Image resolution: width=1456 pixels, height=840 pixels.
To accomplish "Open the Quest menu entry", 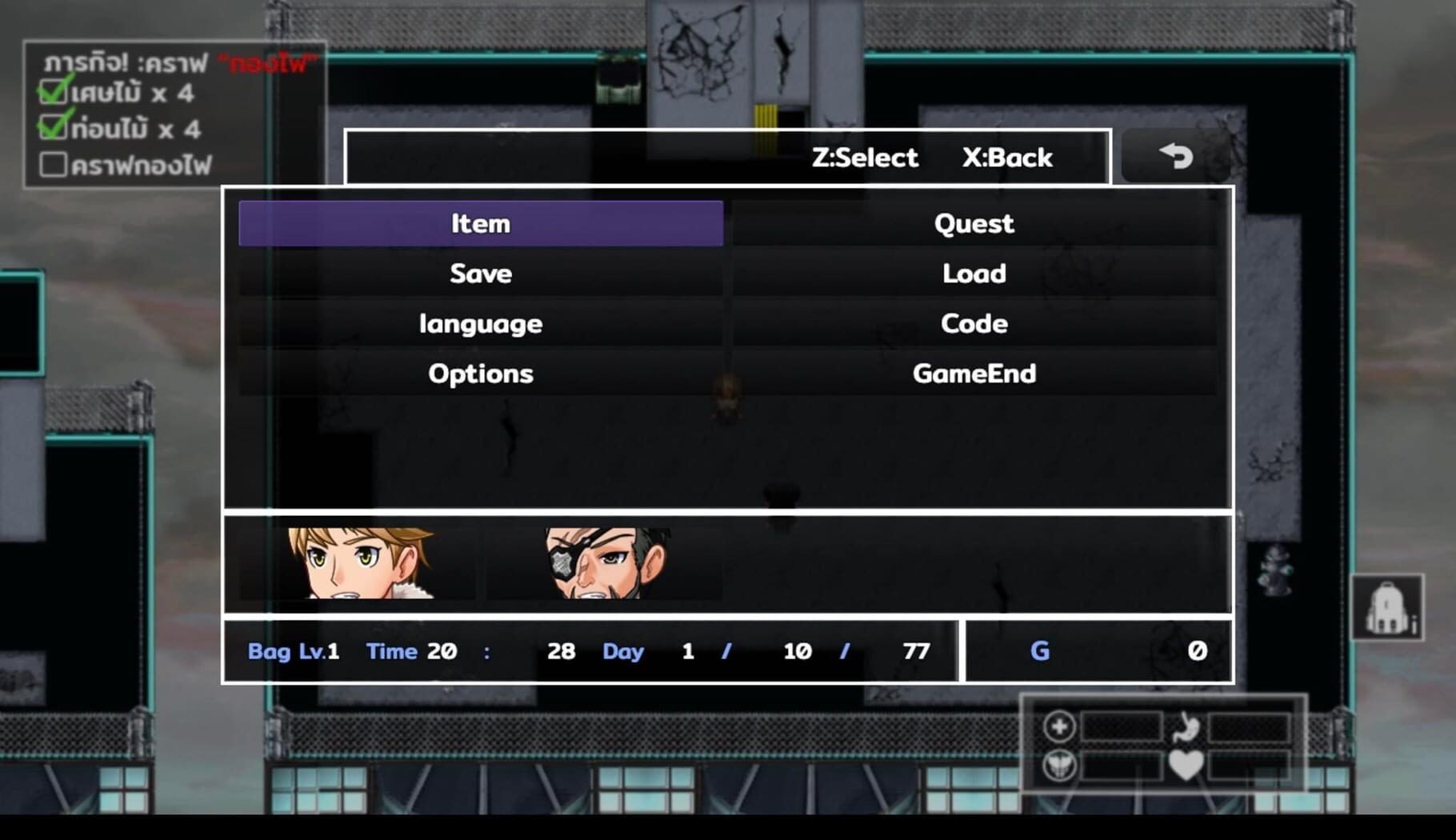I will coord(974,224).
